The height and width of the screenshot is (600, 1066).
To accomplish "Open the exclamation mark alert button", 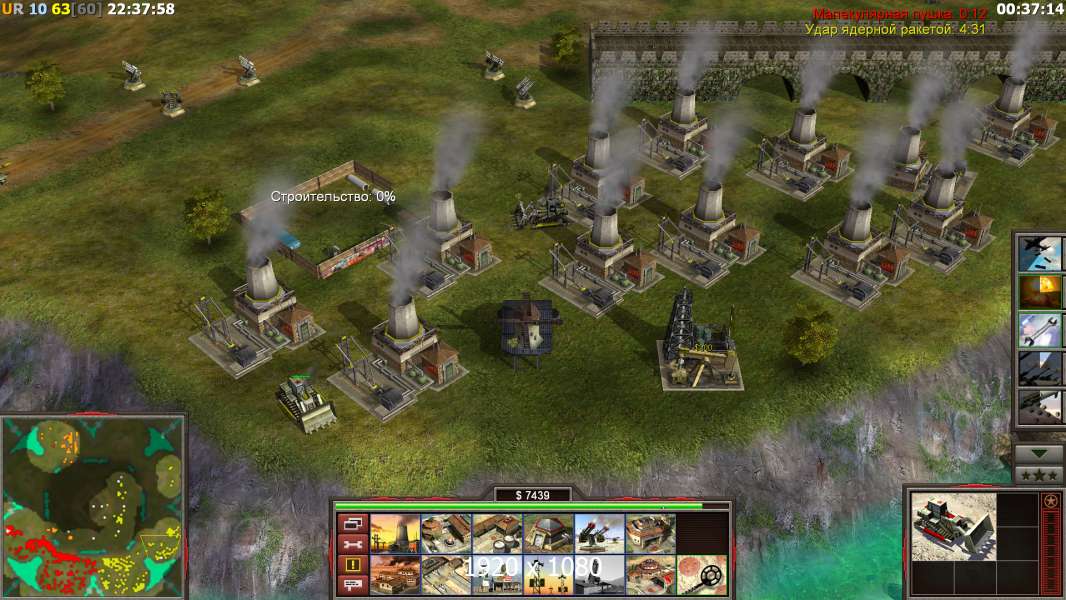I will point(352,565).
